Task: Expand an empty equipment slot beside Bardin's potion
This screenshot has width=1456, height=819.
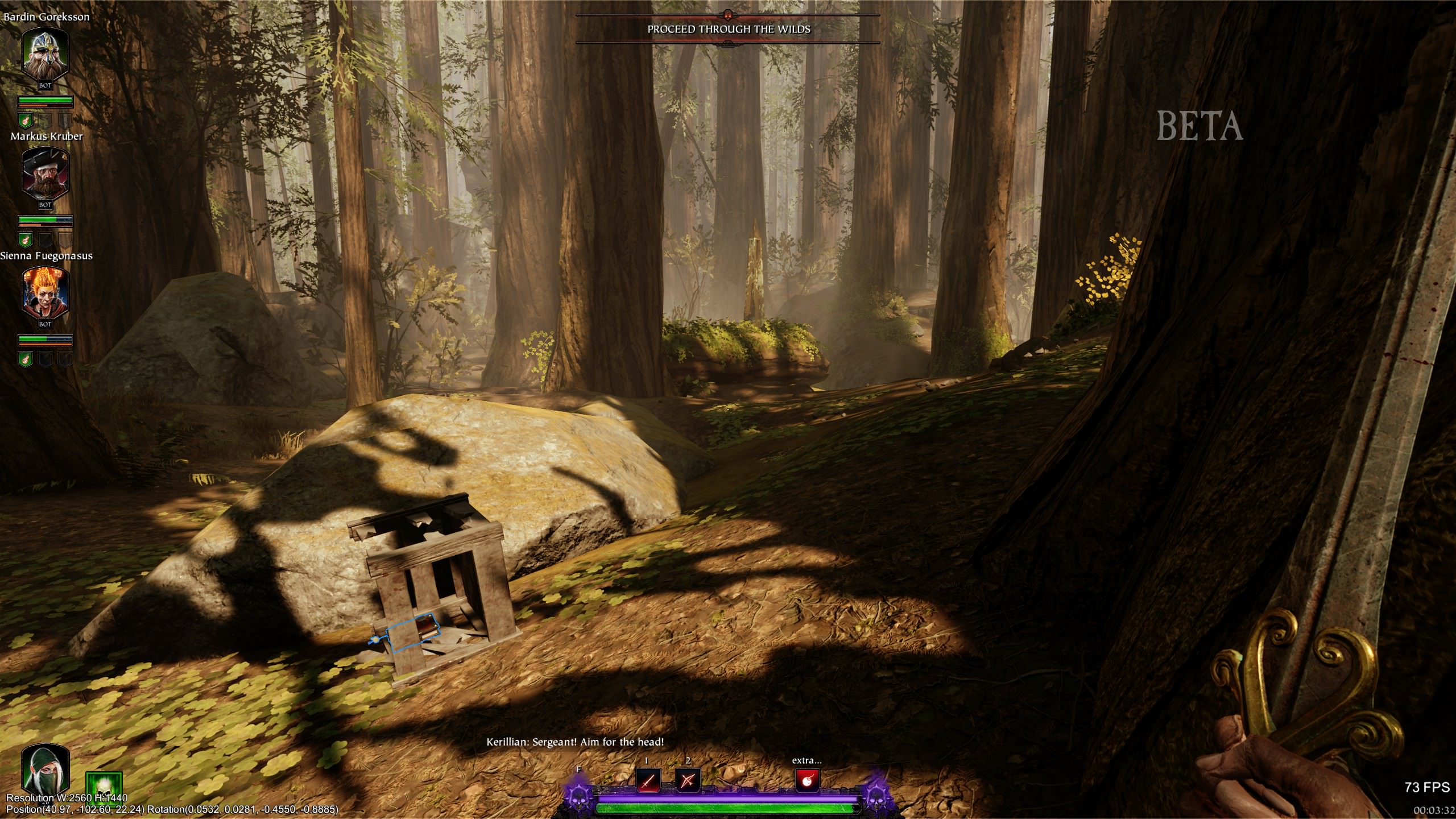Action: click(x=45, y=119)
